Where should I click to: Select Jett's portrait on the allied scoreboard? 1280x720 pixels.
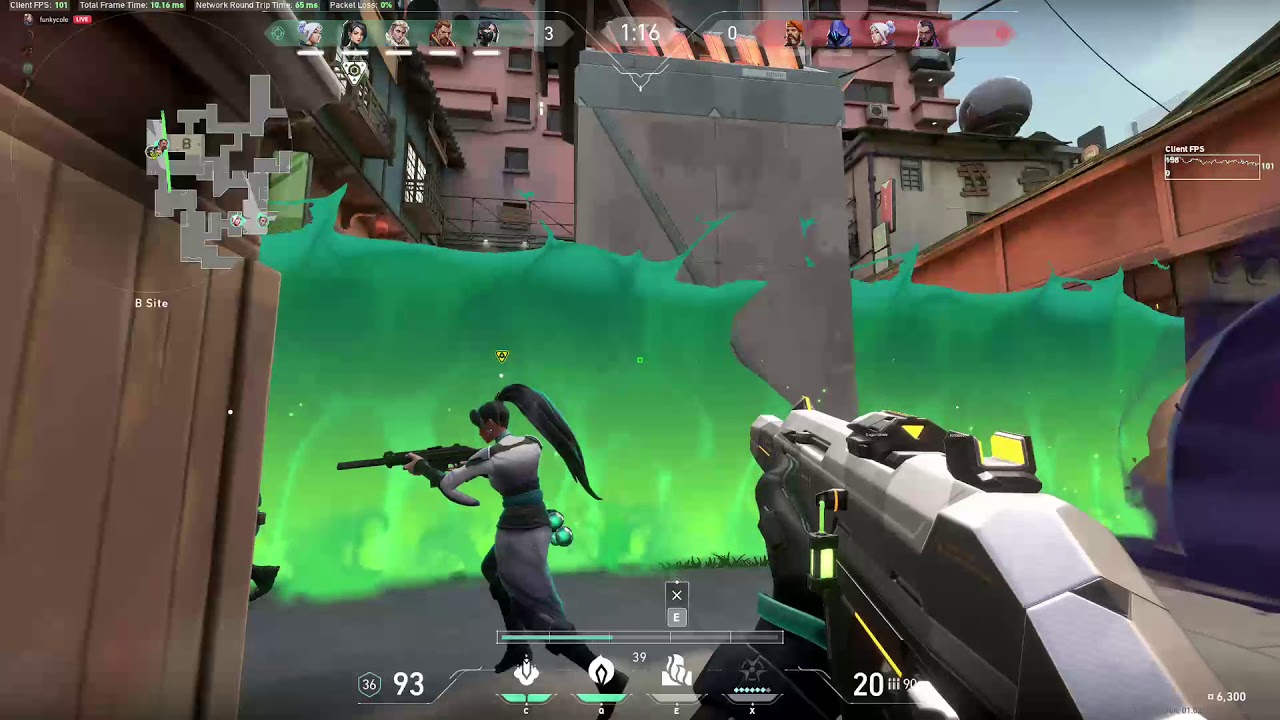point(310,33)
